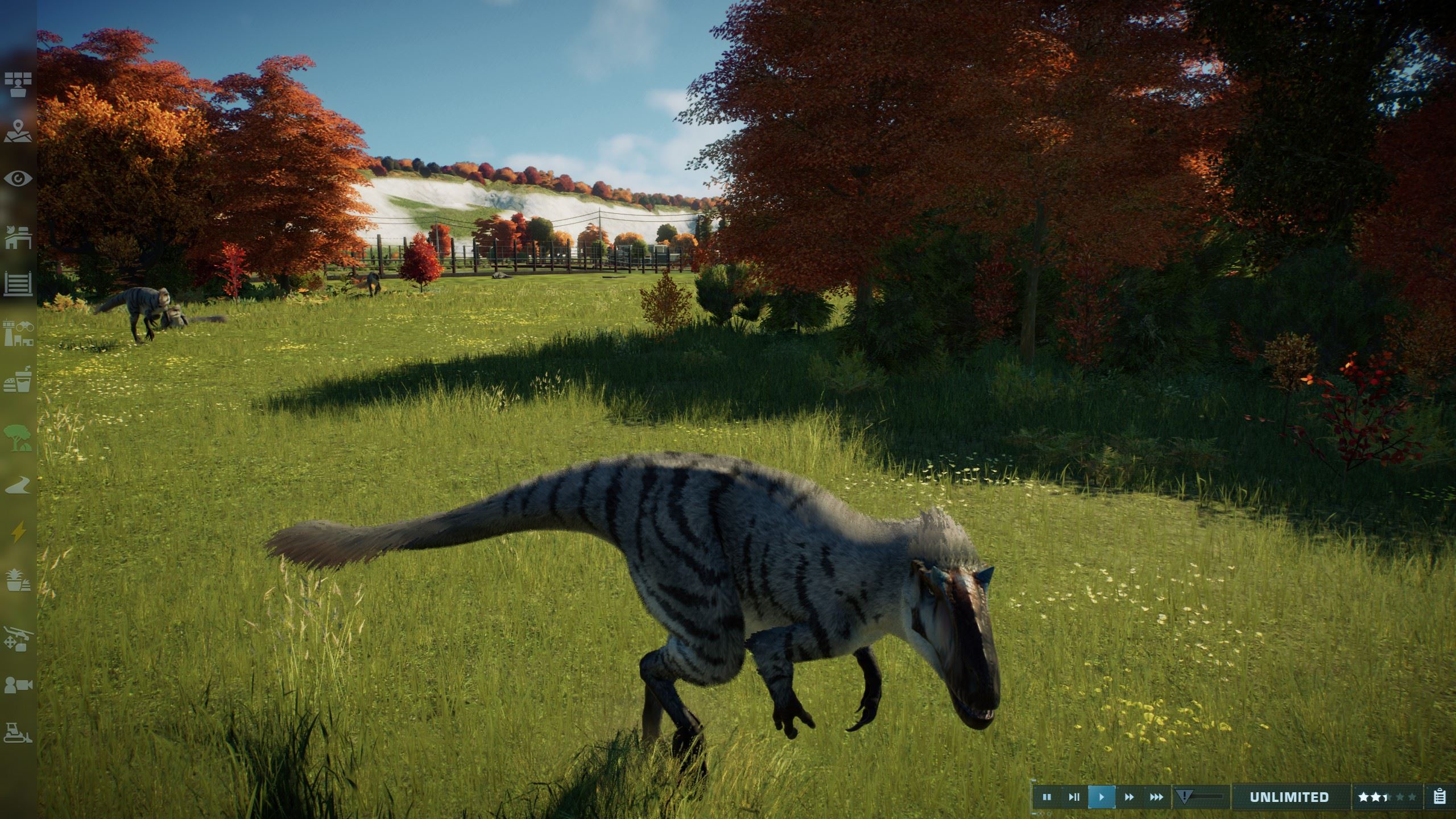
Task: Open the control room monitors menu
Action: (18, 84)
